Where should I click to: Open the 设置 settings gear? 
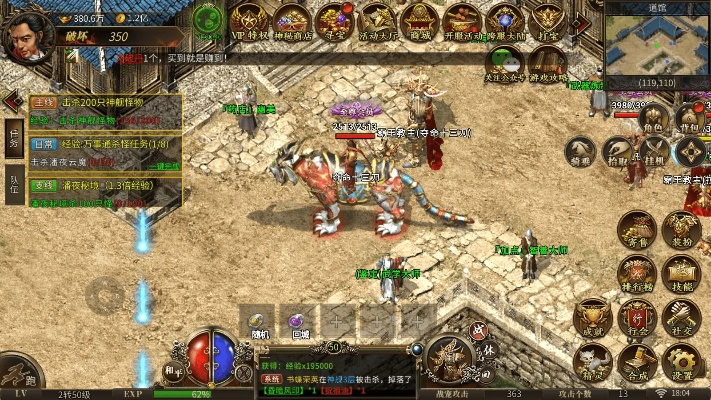[x=681, y=362]
